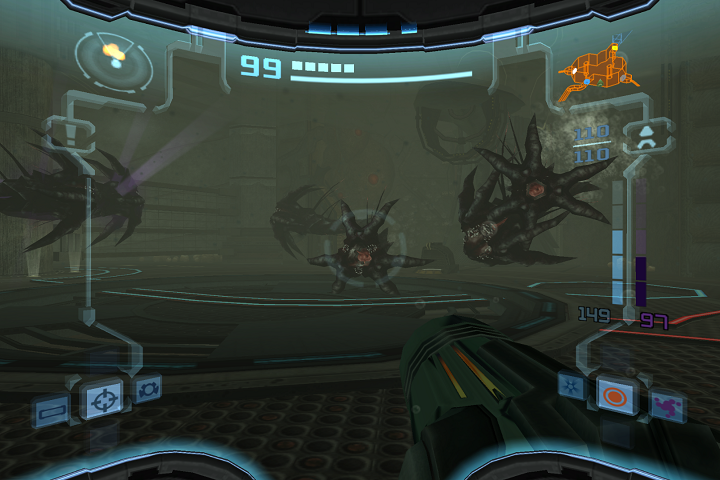The image size is (720, 480).
Task: Click the circular enemy radar
Action: 116,58
